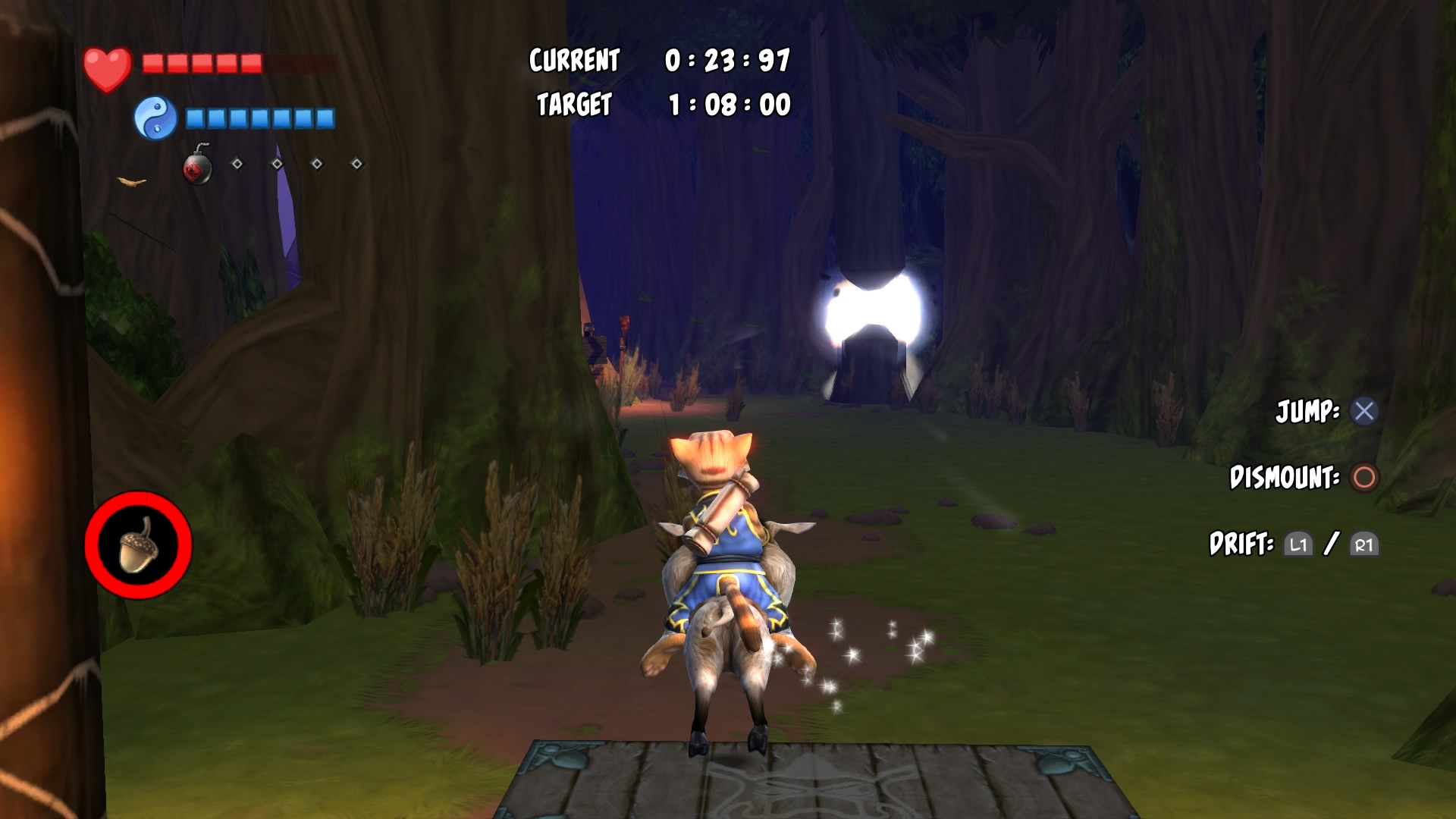
Task: Select the TARGET time label
Action: 574,105
